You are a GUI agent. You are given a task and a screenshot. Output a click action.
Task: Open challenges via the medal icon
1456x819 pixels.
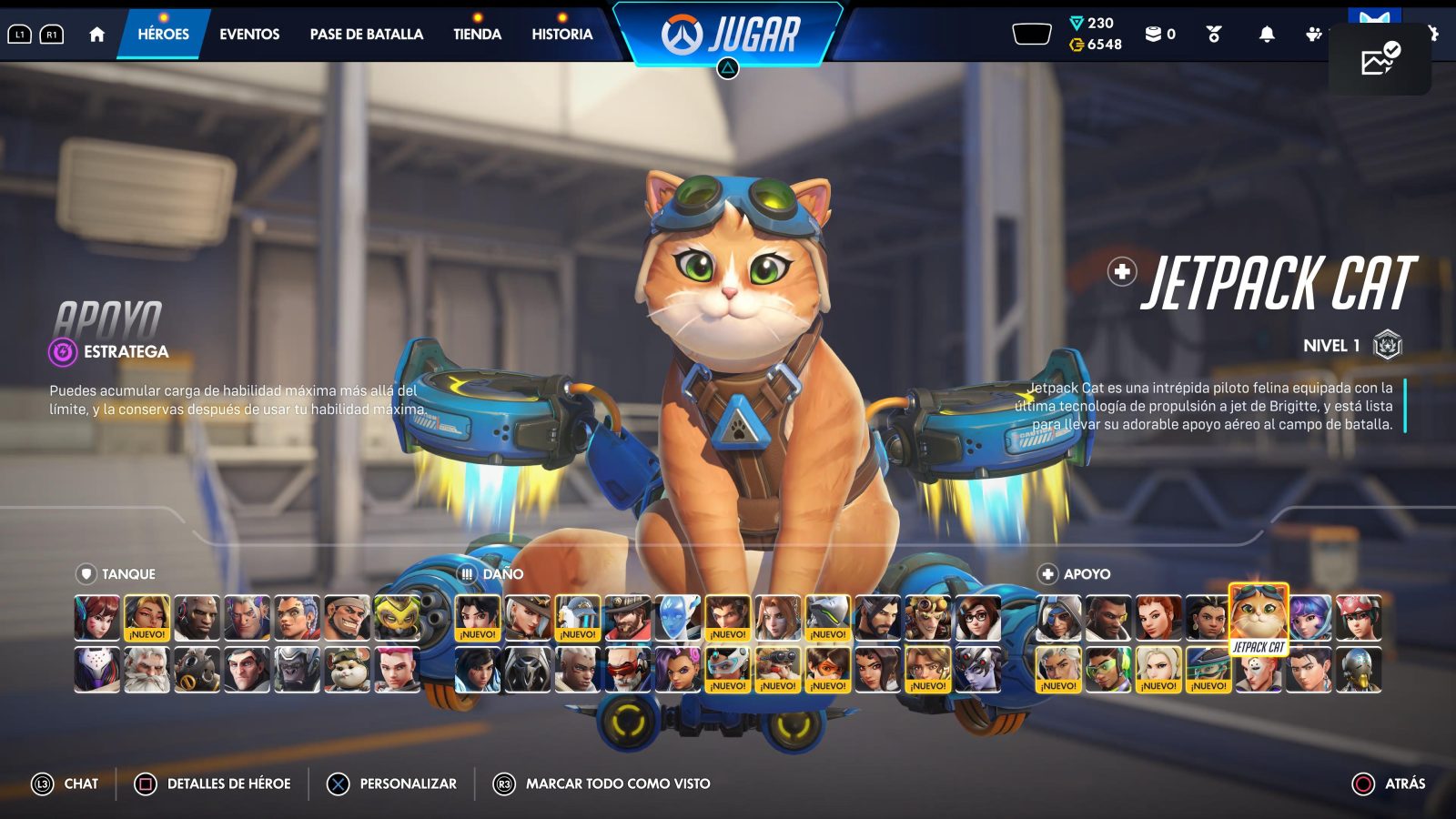[1212, 34]
